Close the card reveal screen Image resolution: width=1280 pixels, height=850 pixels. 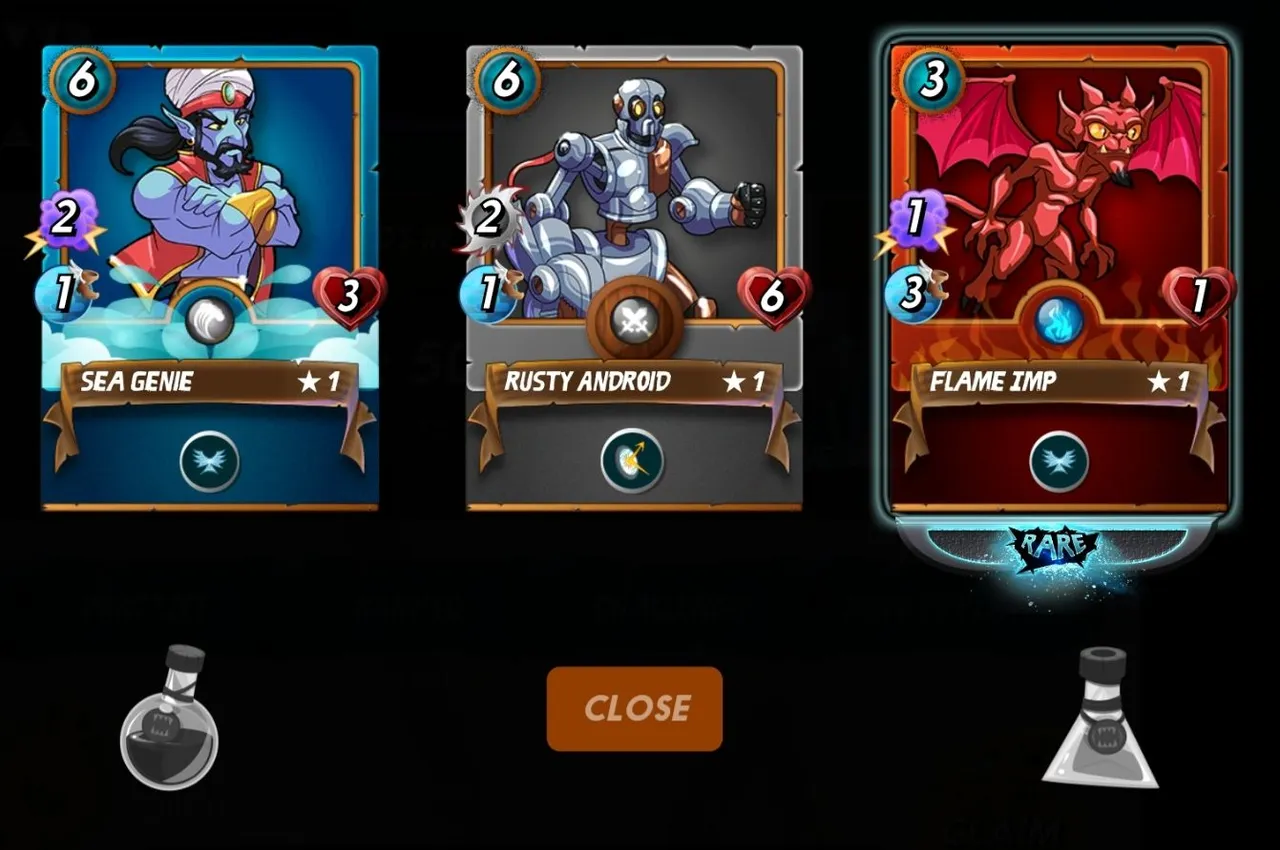point(634,708)
